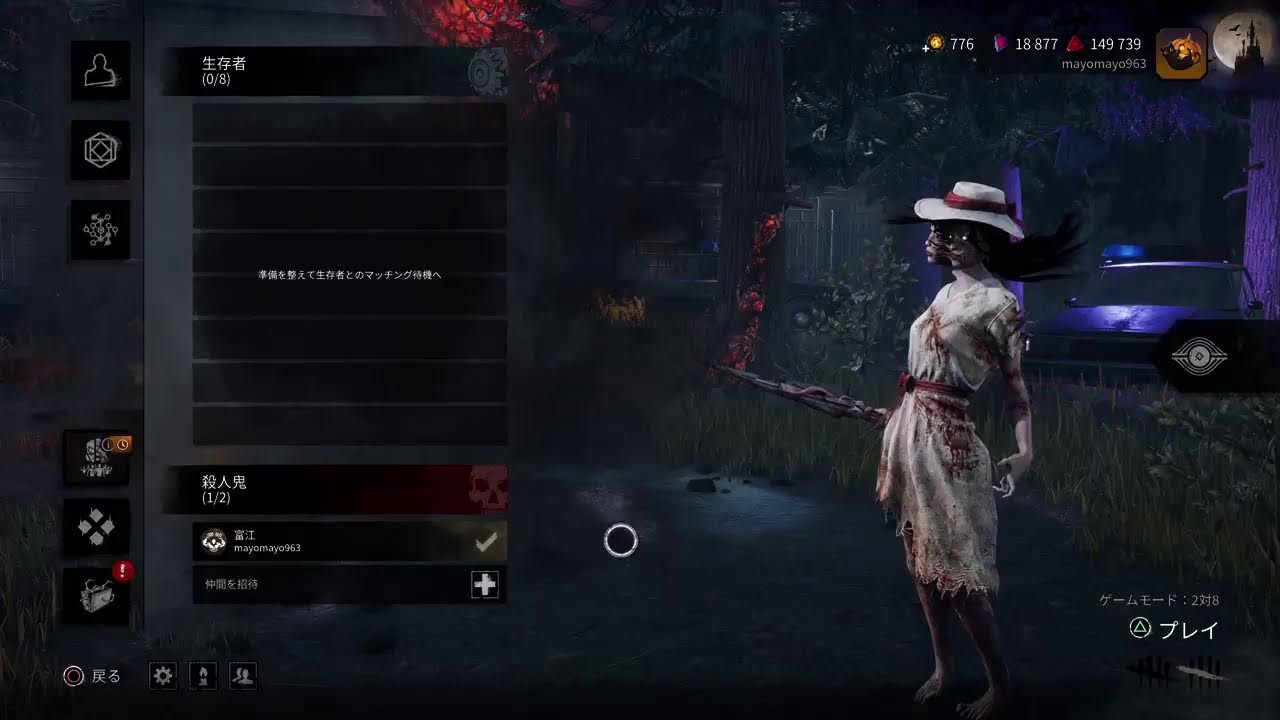Screen dimensions: 1280x720
Task: Open the loadout hexagon icon
Action: 100,151
